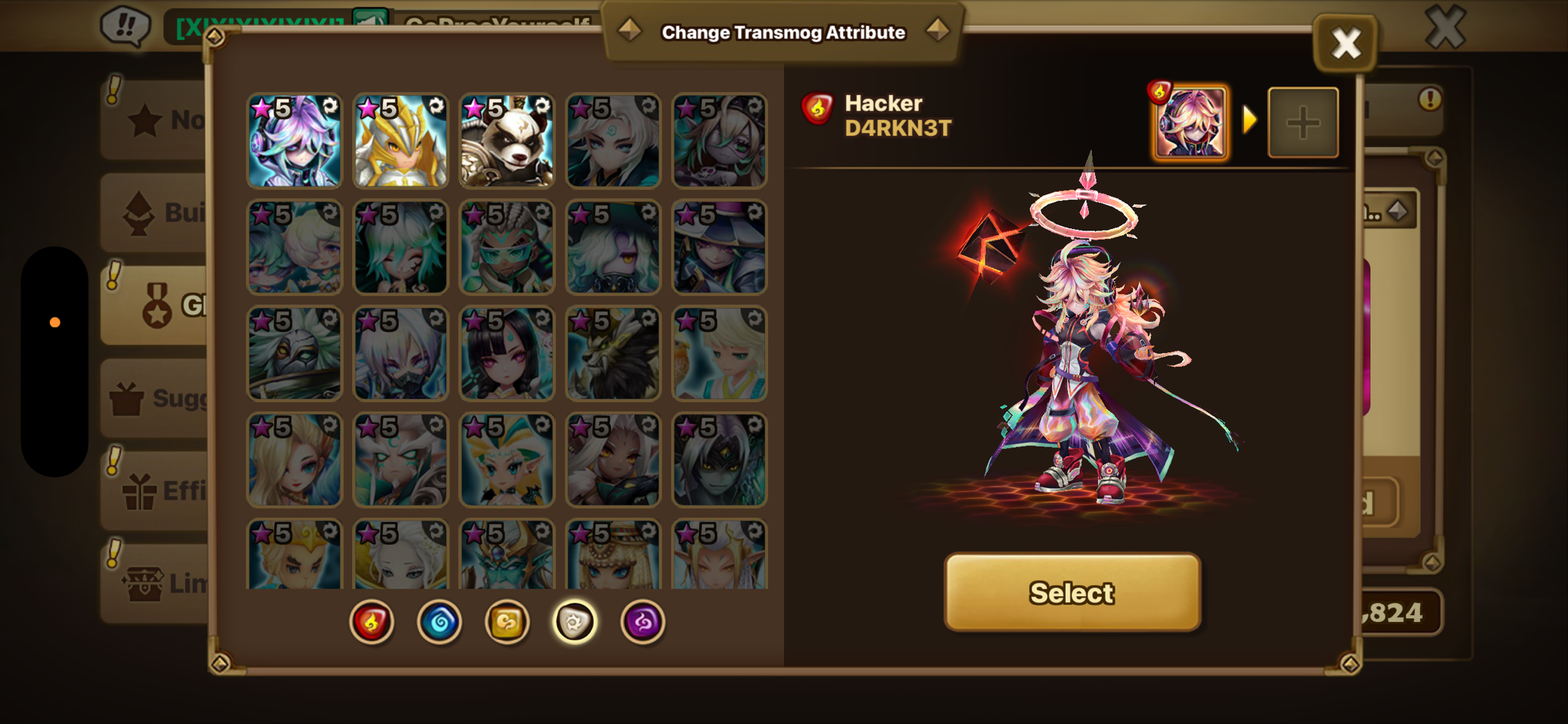The height and width of the screenshot is (724, 1568).
Task: Tap the right arrow beside the popup title
Action: tap(937, 31)
